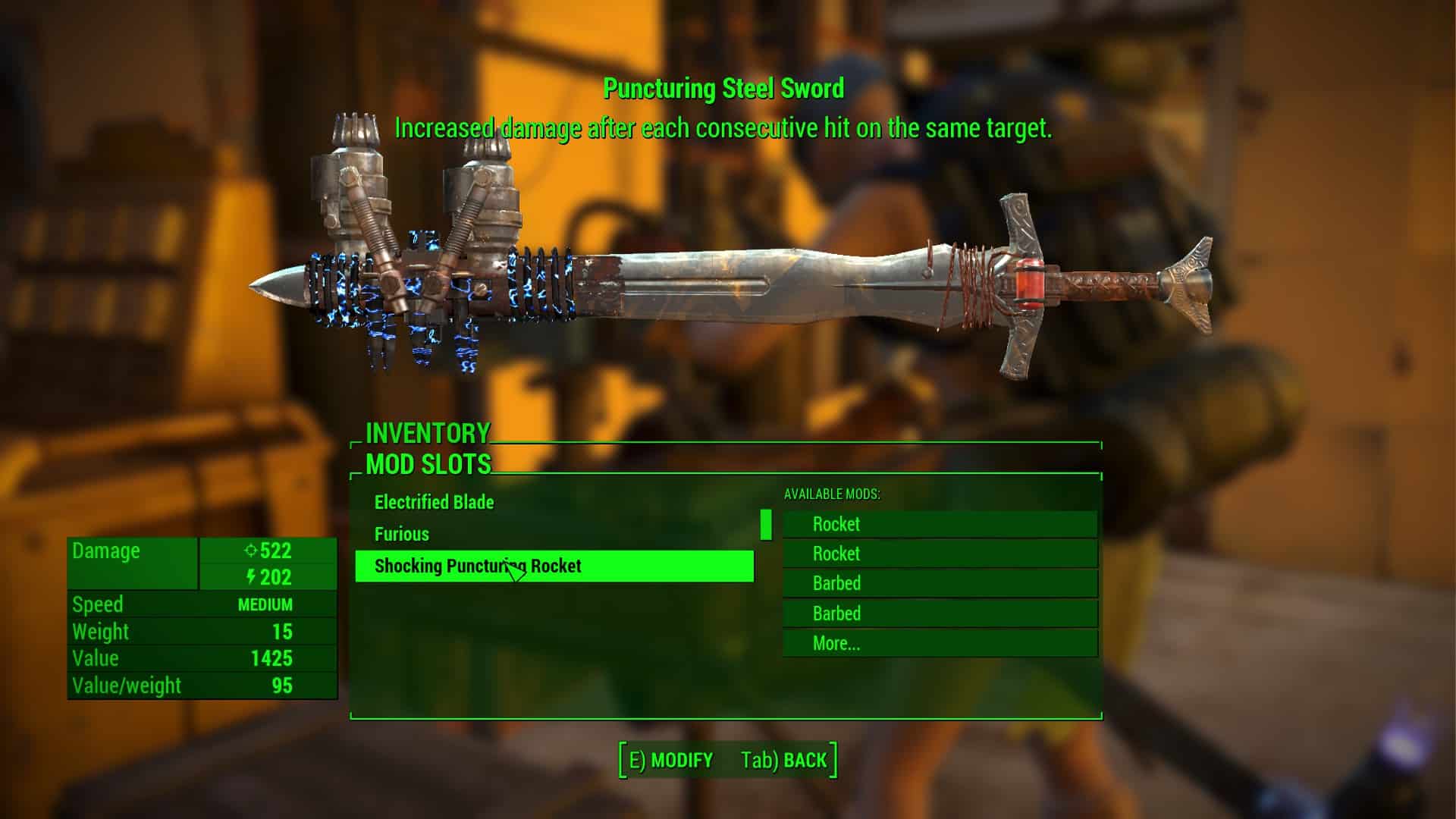Choose the Furious mod slot
Image resolution: width=1456 pixels, height=819 pixels.
click(x=402, y=534)
